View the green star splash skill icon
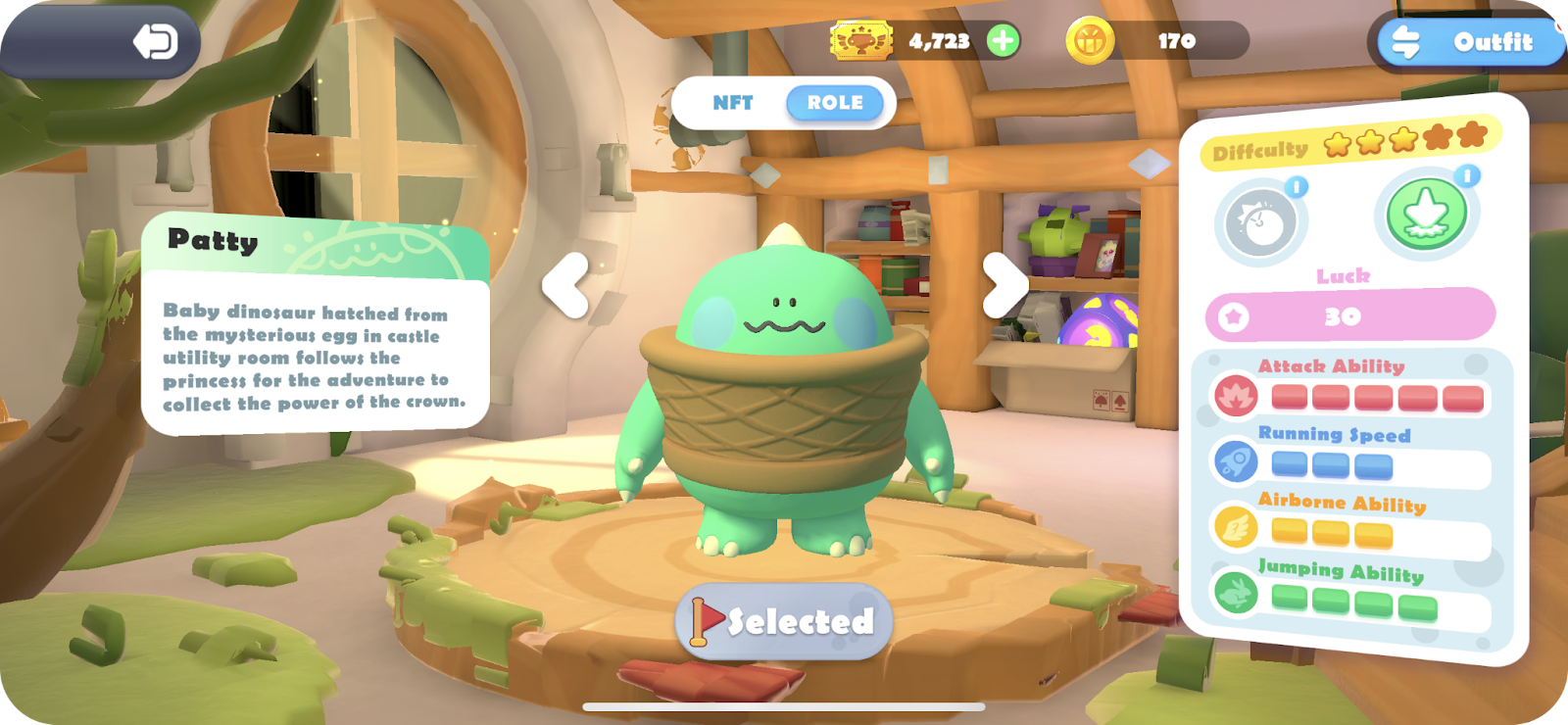The height and width of the screenshot is (725, 1568). click(1426, 215)
